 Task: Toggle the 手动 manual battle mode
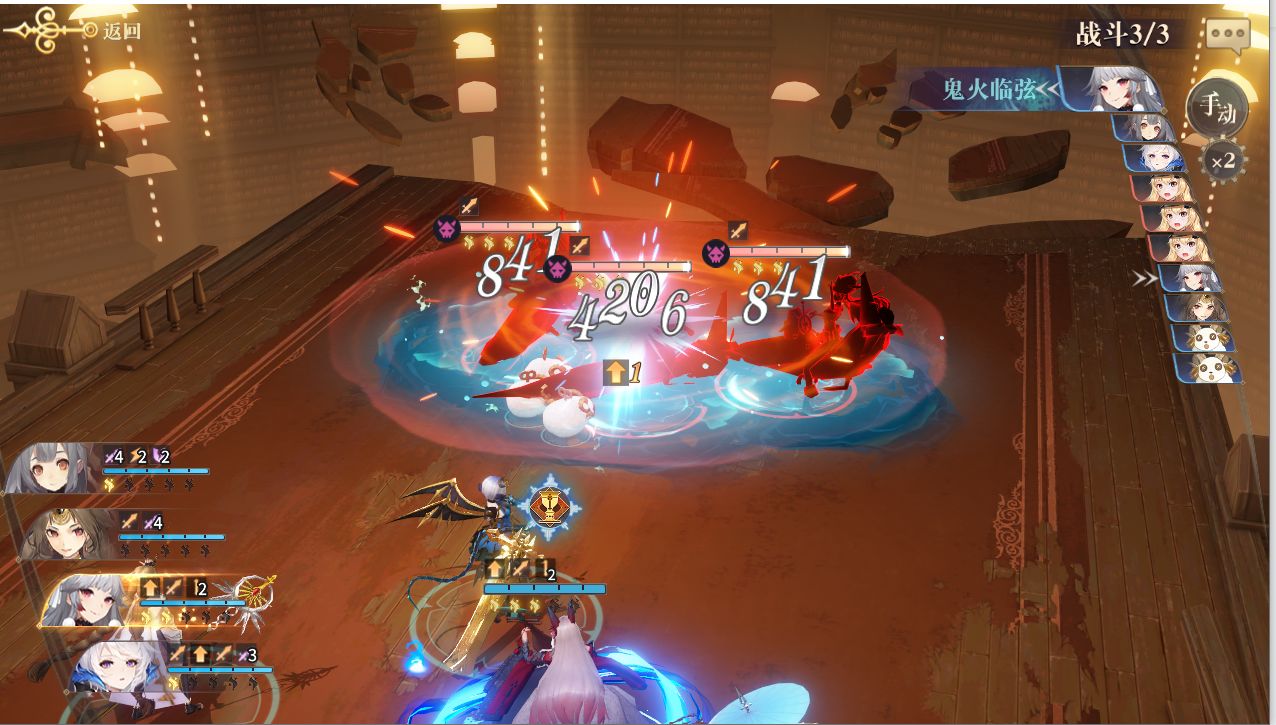(1216, 106)
